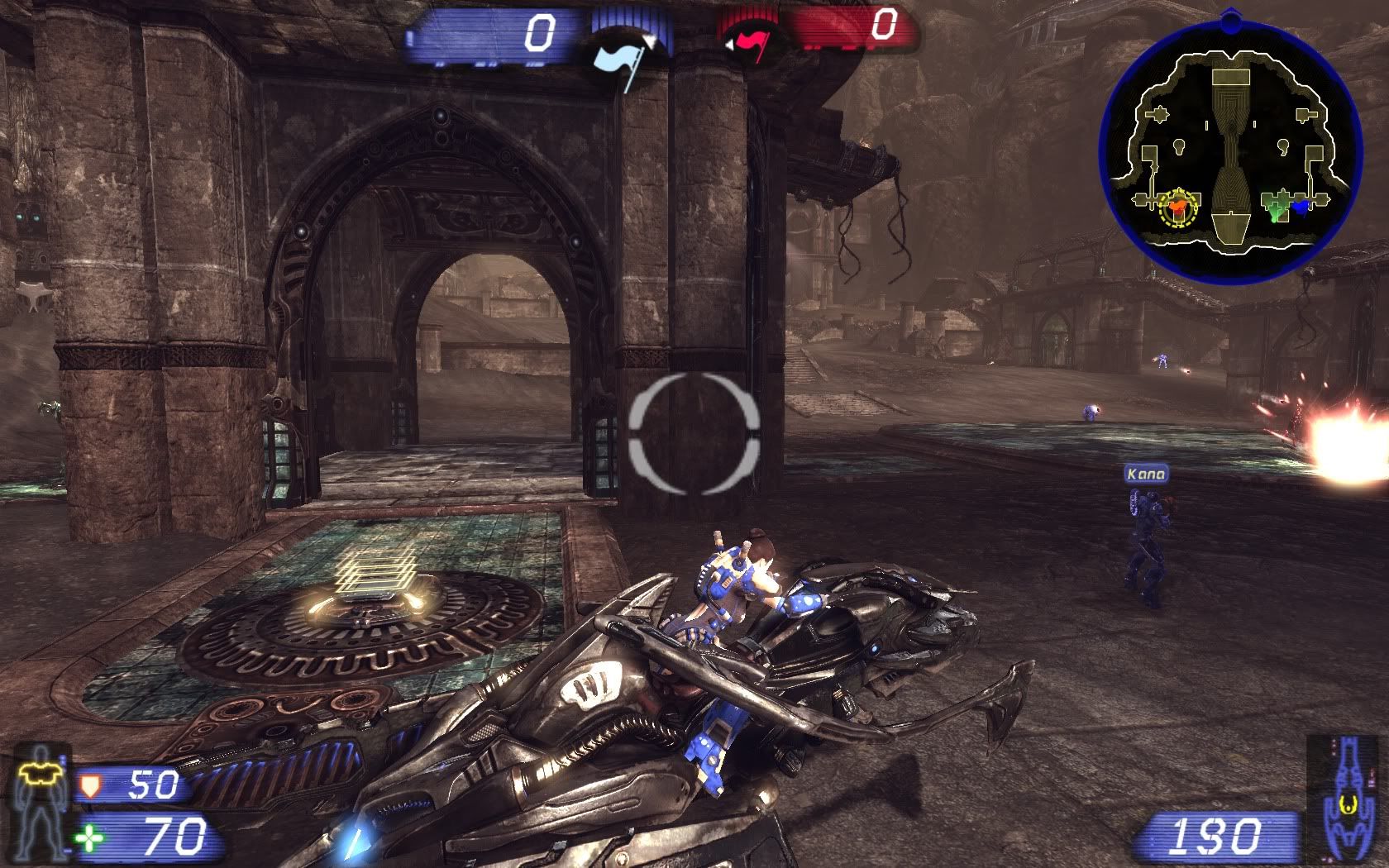Select the yellow-ringed marker on the minimap
Screen dimensions: 1389x868
[x=1178, y=209]
